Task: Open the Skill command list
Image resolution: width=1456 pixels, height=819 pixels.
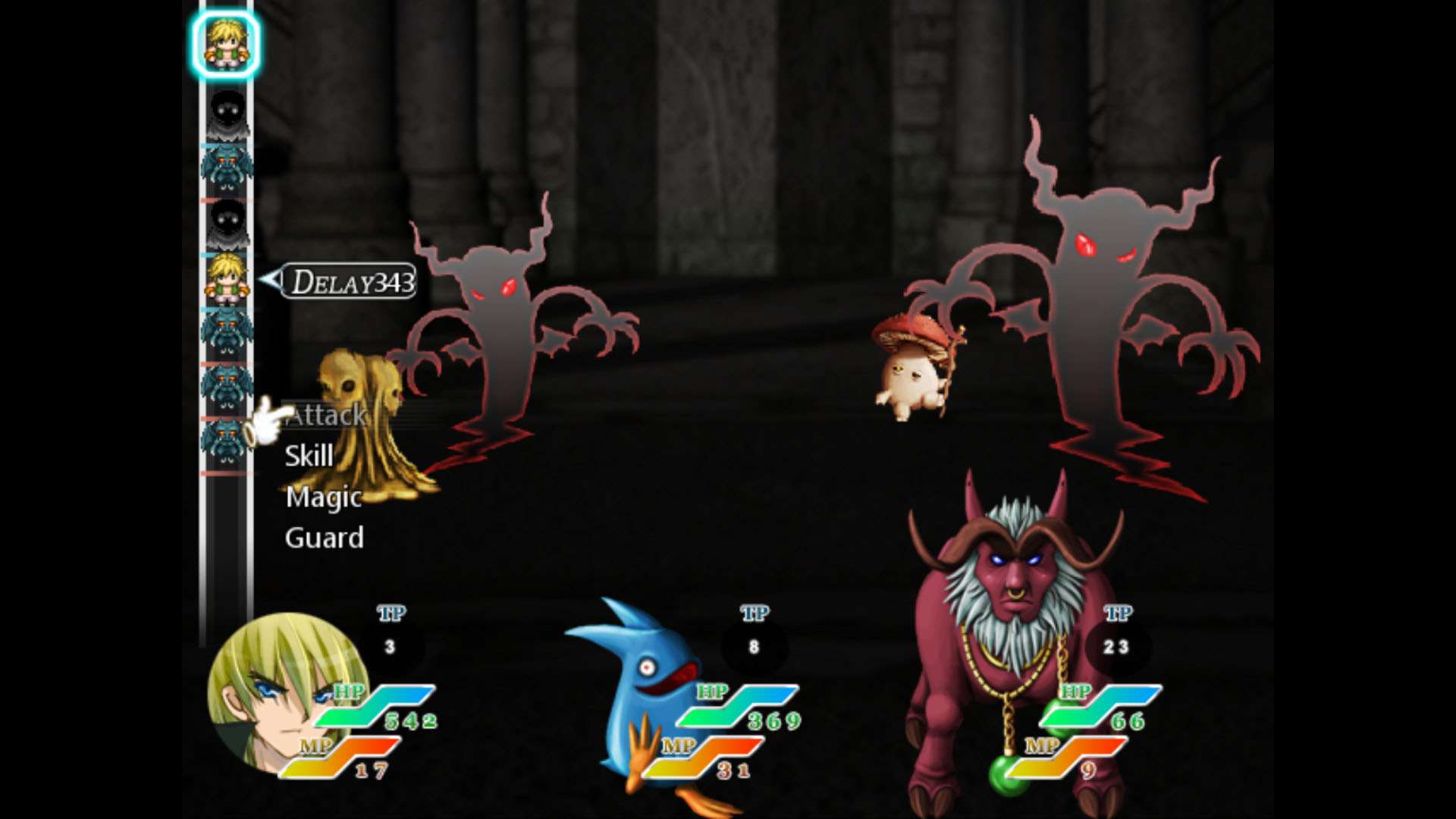Action: (309, 457)
